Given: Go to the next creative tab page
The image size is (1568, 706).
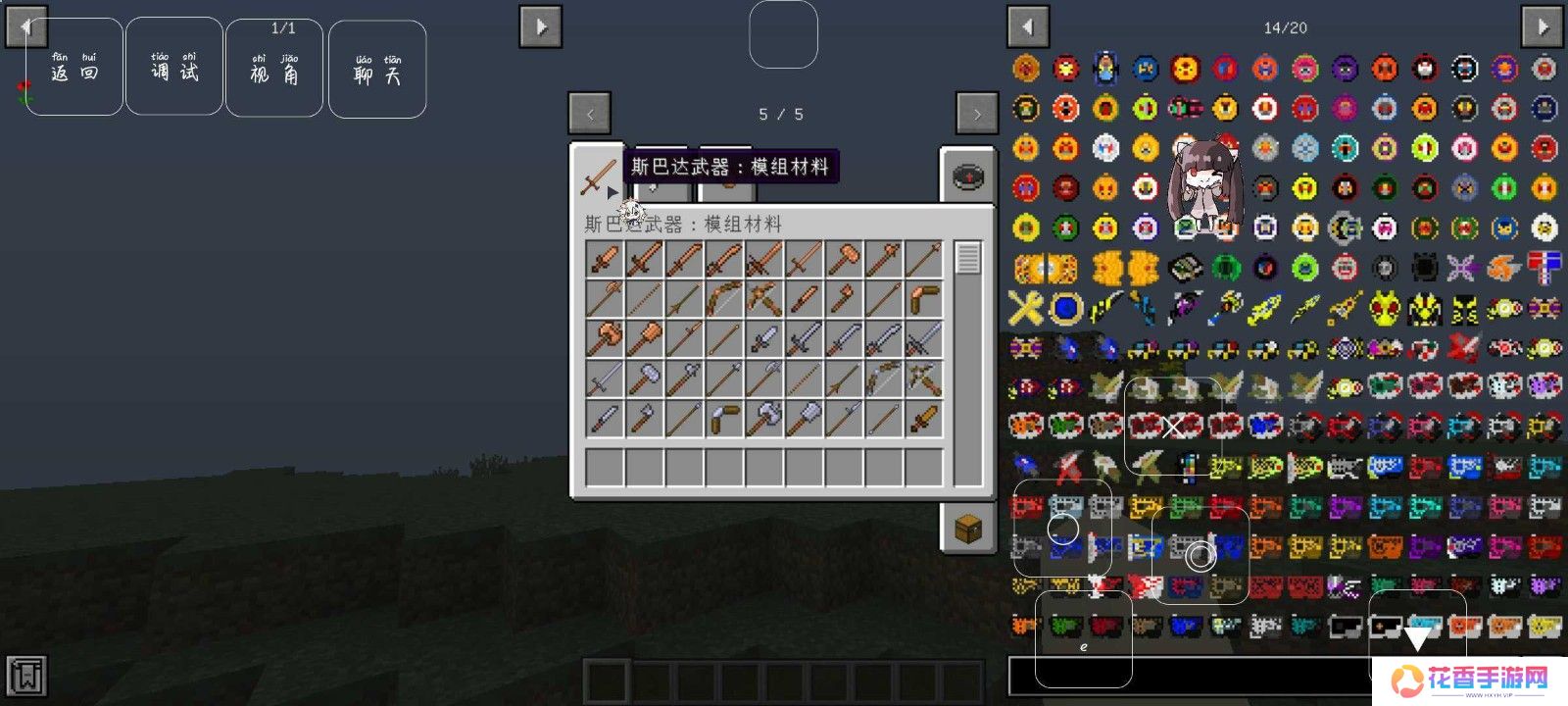Looking at the screenshot, I should tap(976, 114).
